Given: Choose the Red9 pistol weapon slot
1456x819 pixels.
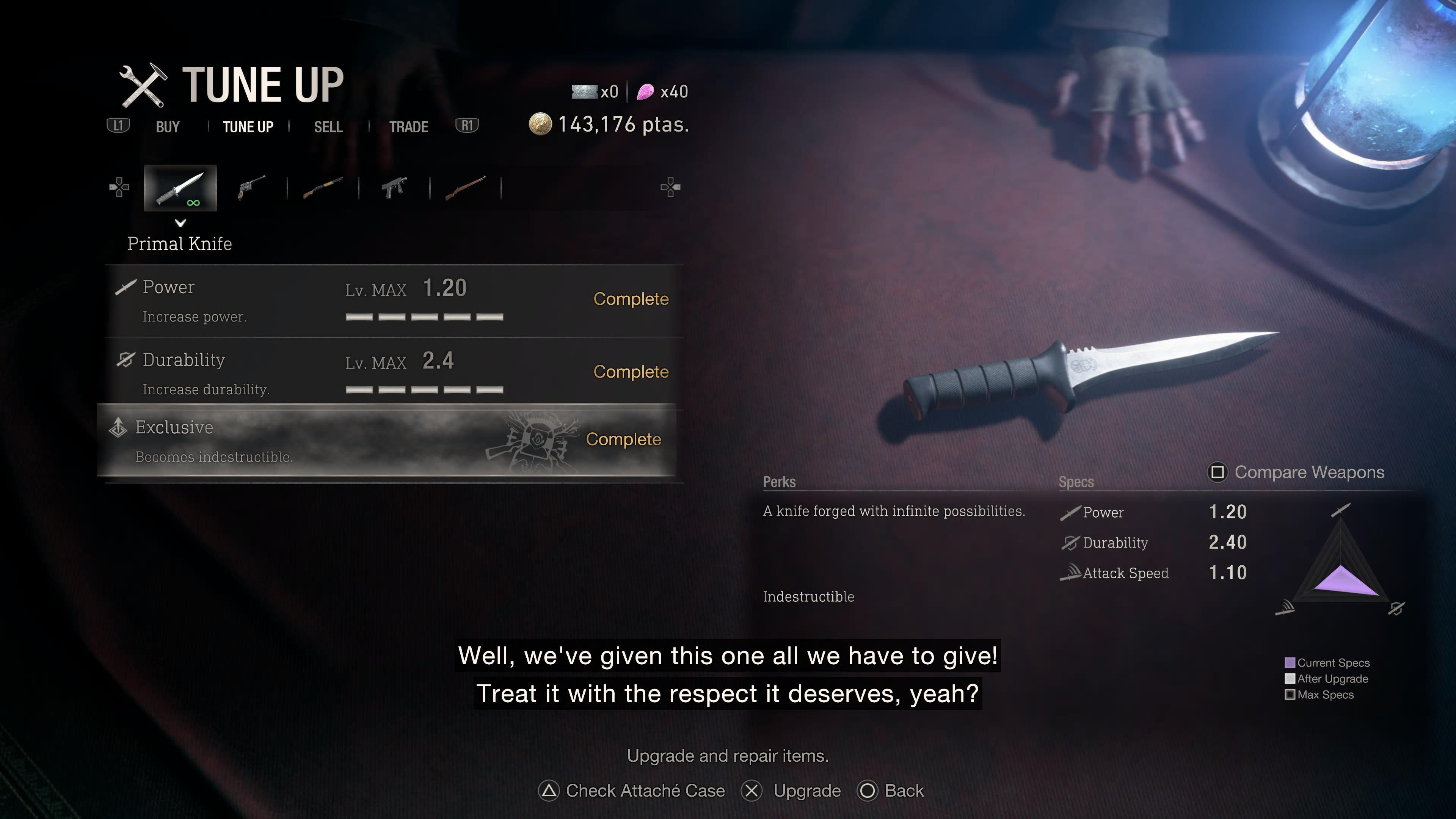Looking at the screenshot, I should tap(251, 187).
